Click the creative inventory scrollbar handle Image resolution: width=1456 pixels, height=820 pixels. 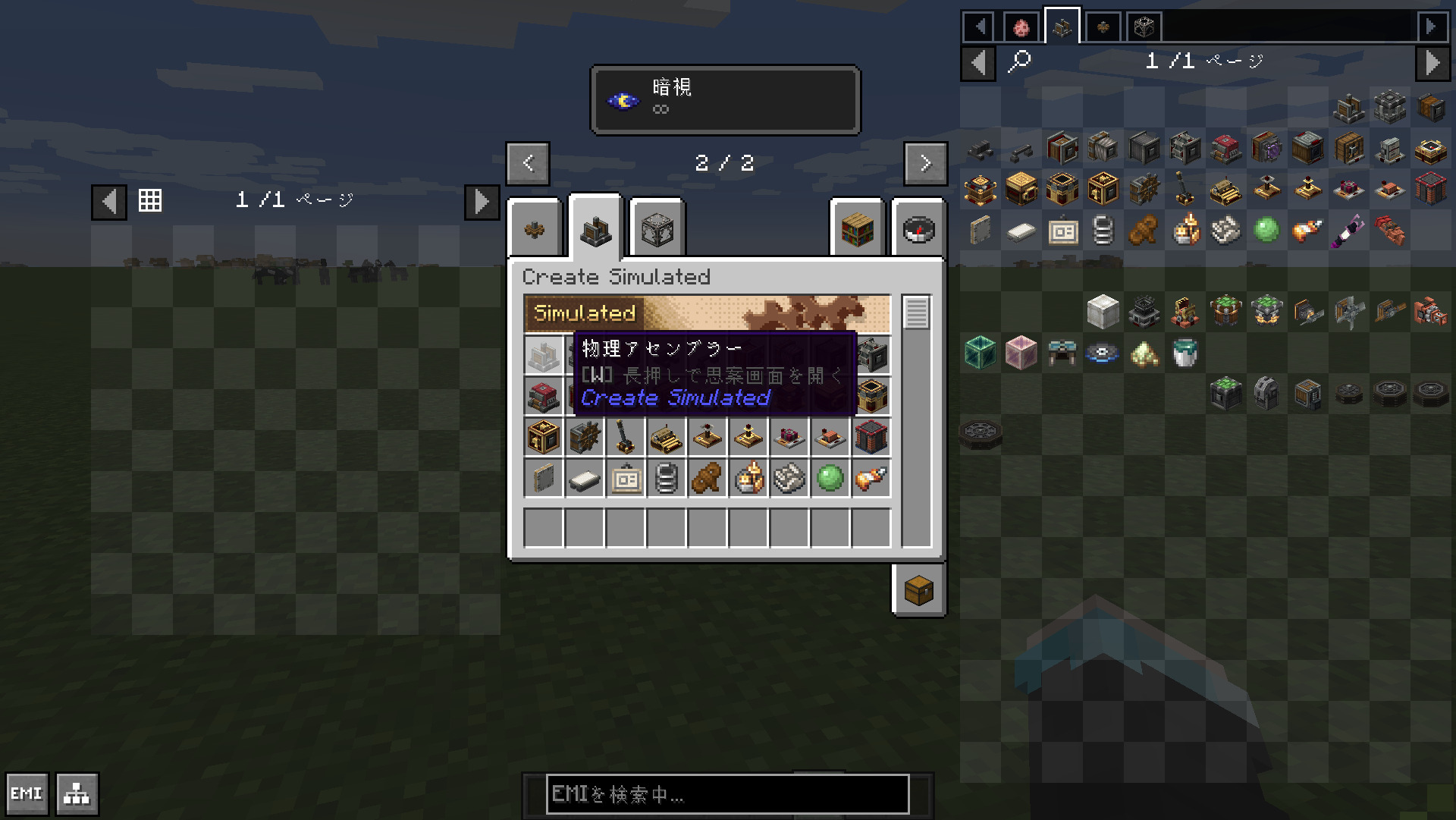(x=916, y=313)
